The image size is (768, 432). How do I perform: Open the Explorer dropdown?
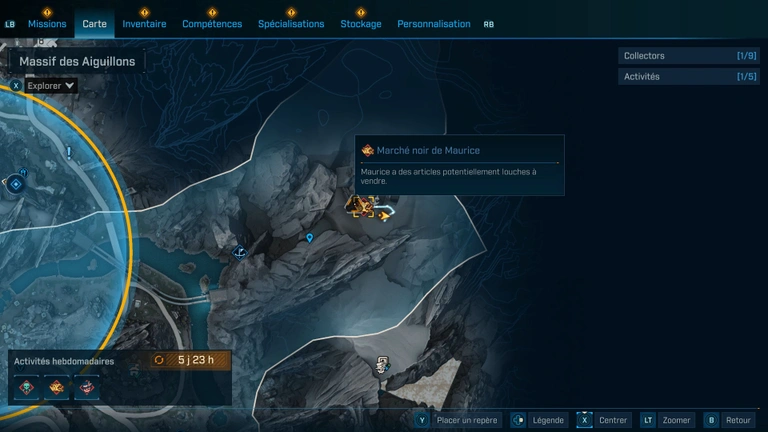point(51,86)
